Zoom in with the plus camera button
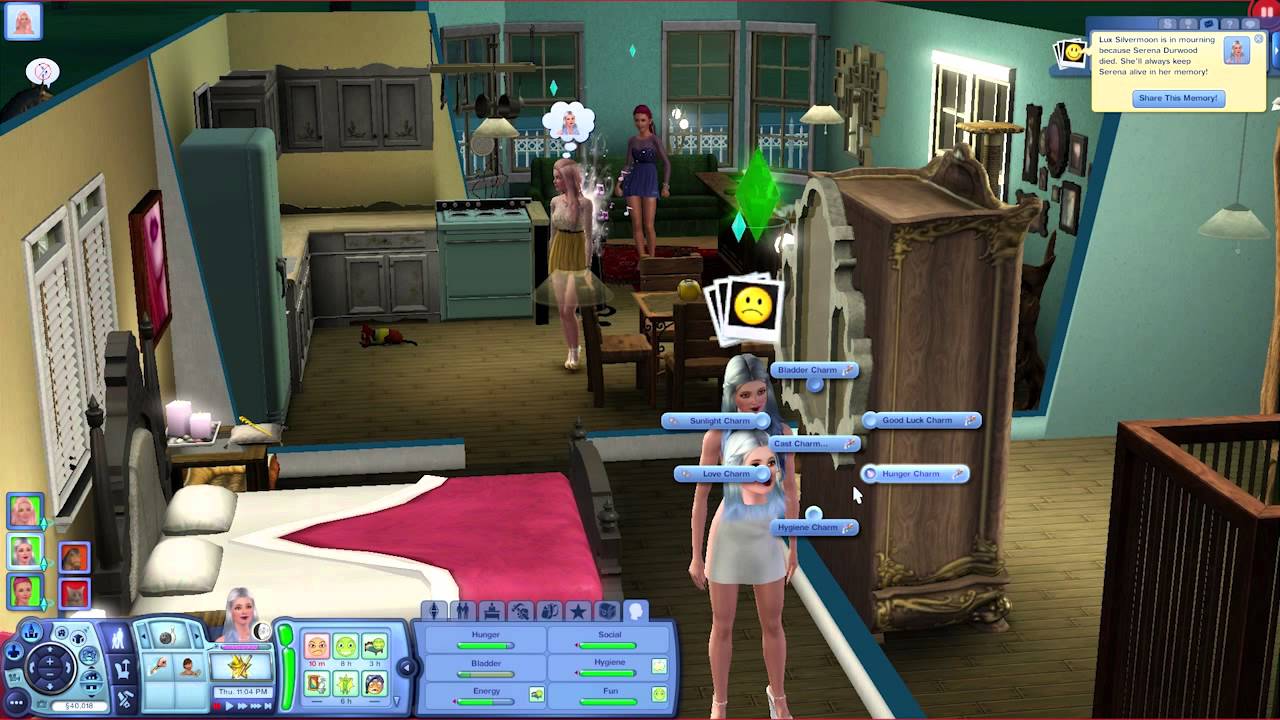The height and width of the screenshot is (720, 1280). click(48, 661)
